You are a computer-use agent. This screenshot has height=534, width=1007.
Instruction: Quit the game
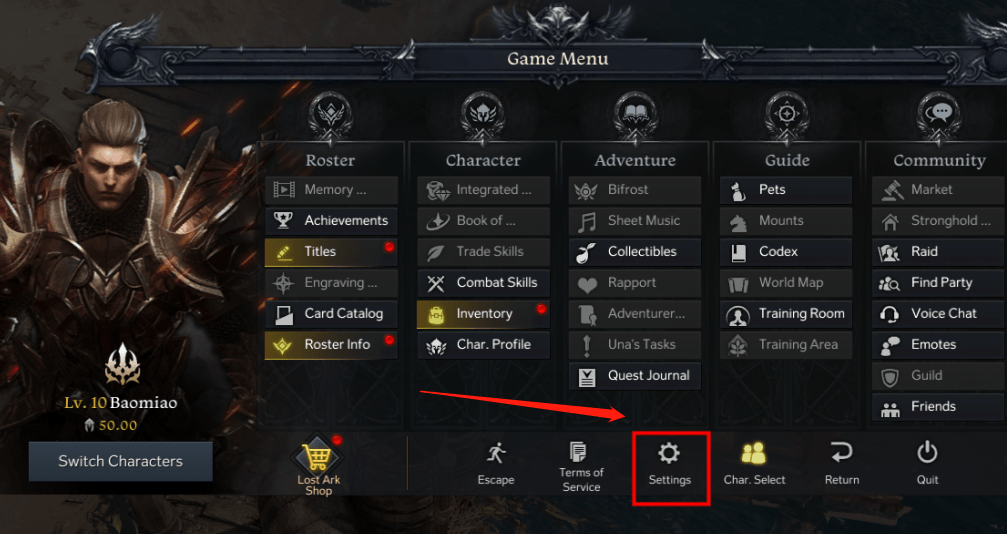927,465
